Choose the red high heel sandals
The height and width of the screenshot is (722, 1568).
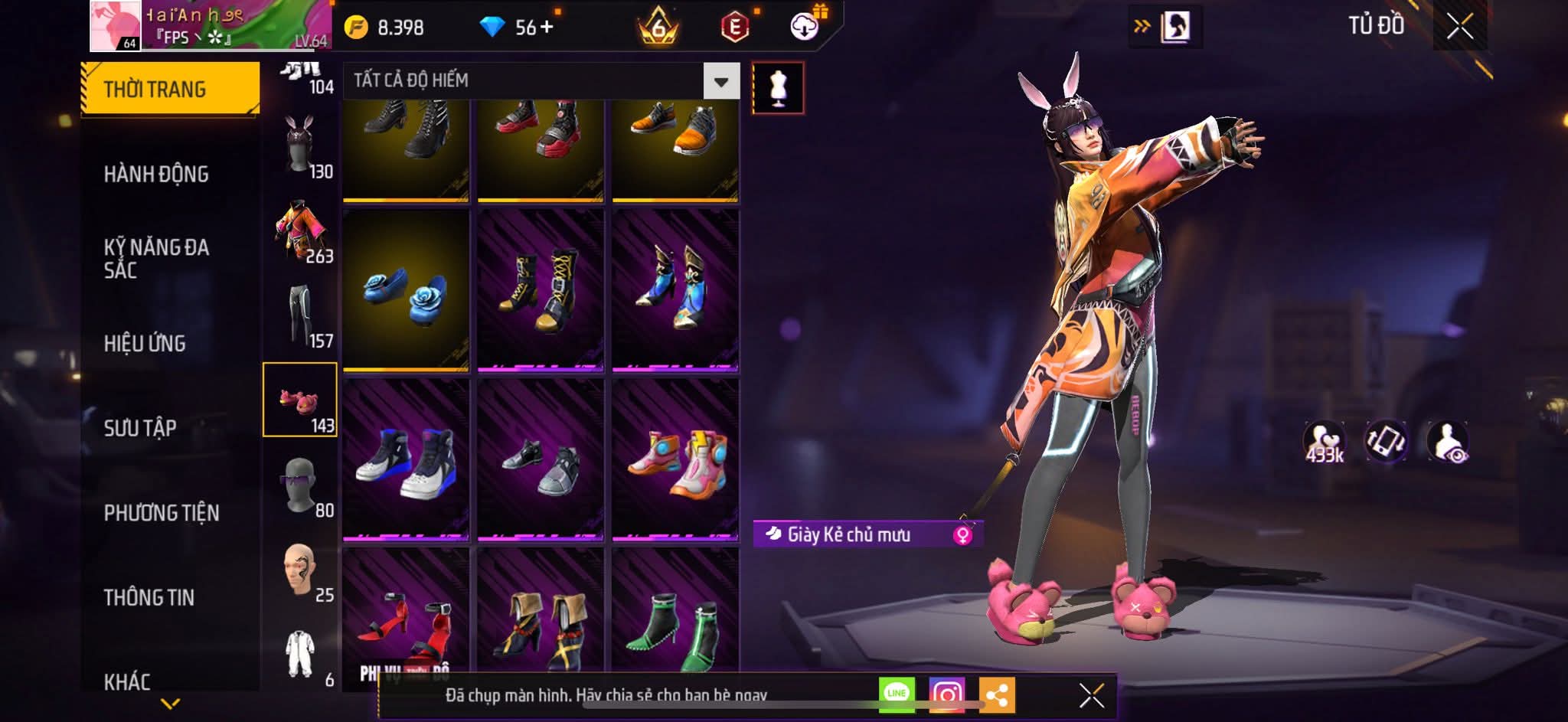406,613
